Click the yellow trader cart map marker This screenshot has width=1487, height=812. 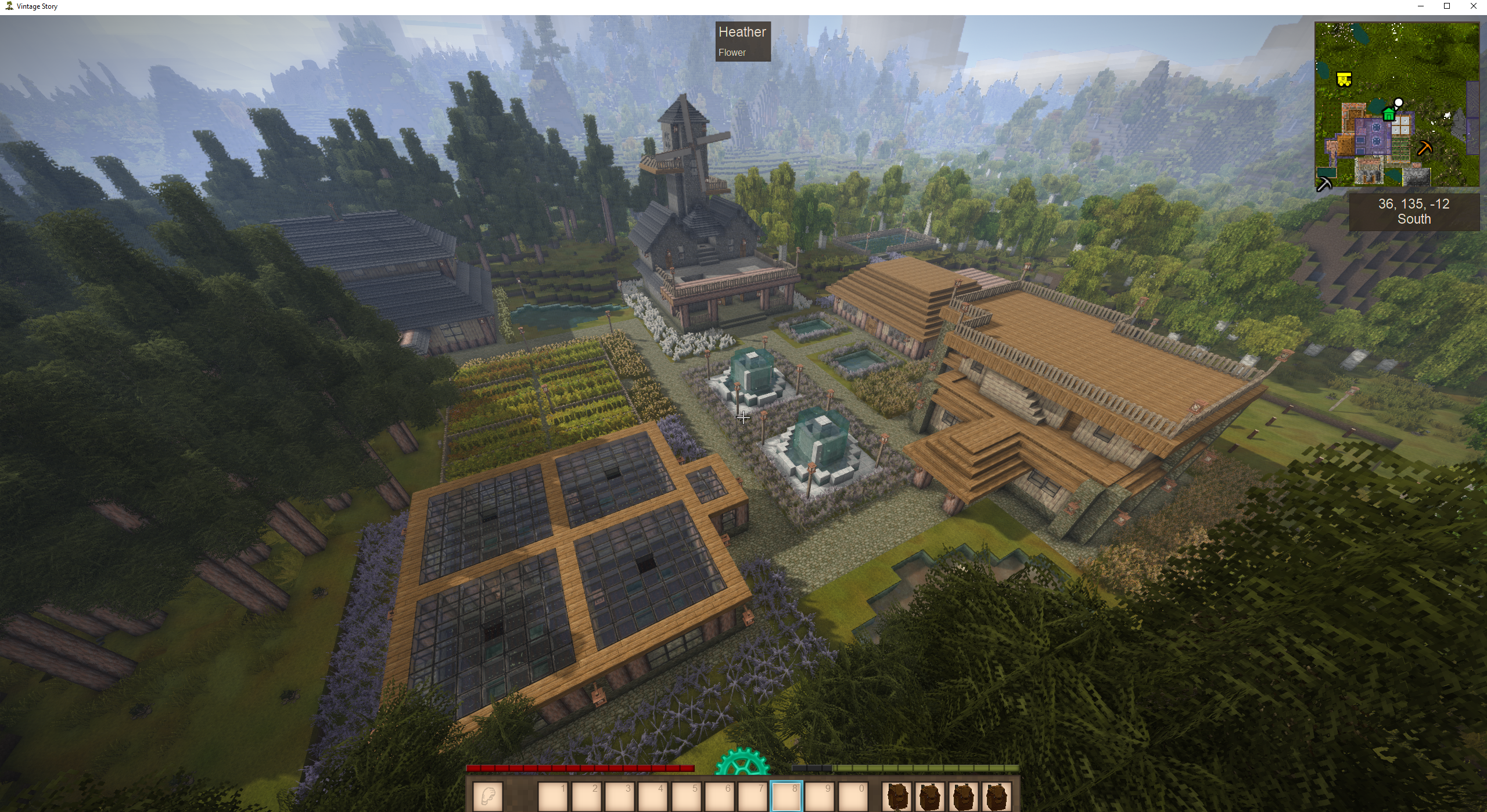(1344, 80)
